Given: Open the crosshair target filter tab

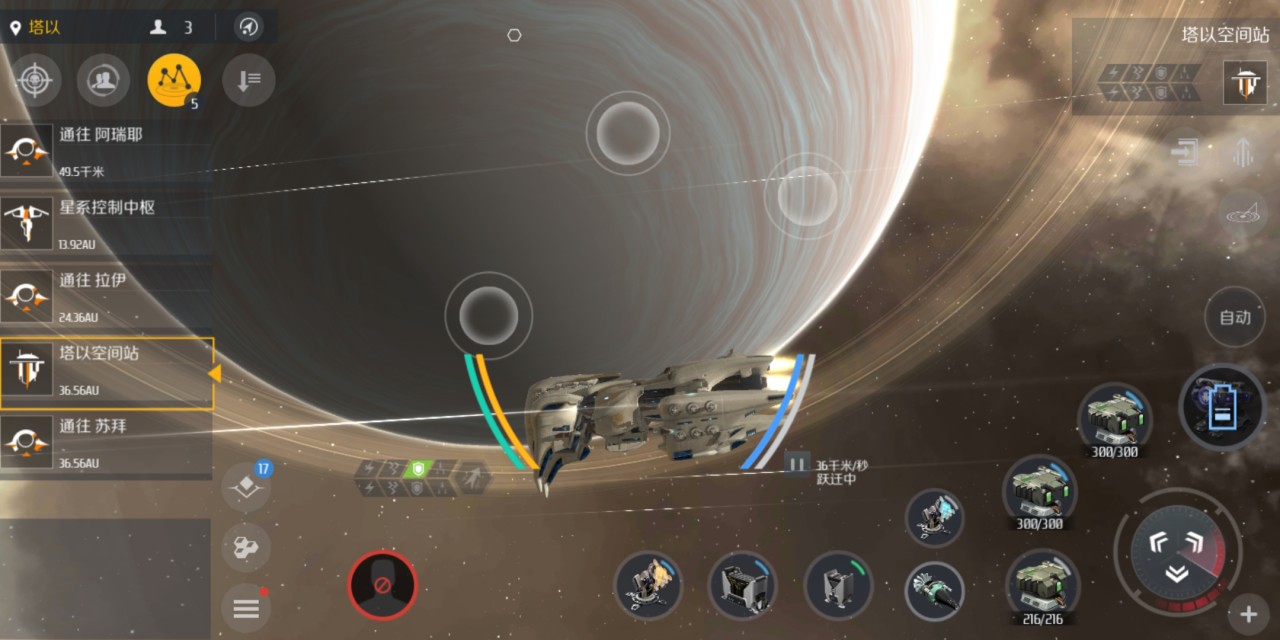Looking at the screenshot, I should (36, 80).
